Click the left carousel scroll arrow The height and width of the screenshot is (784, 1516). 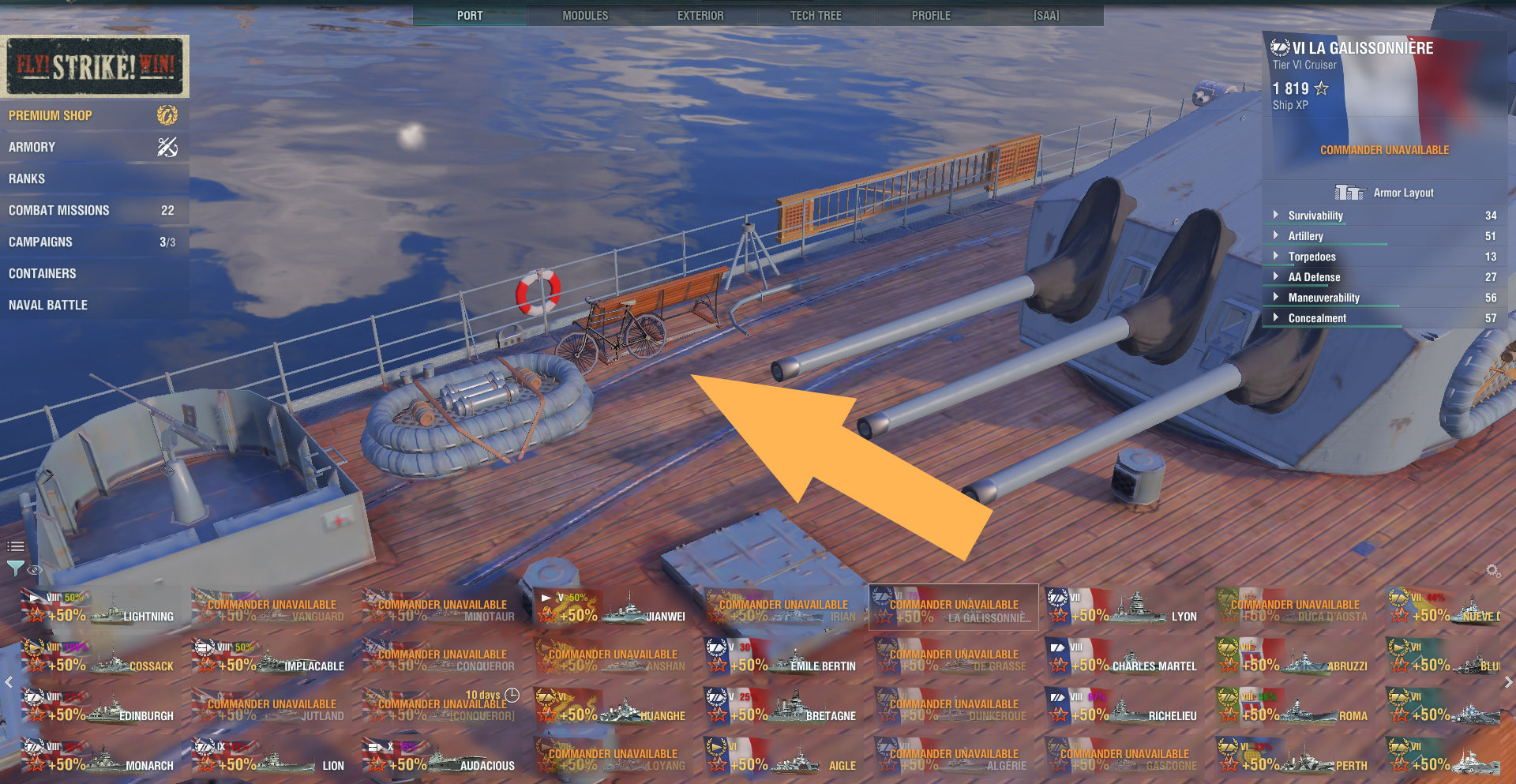coord(8,681)
